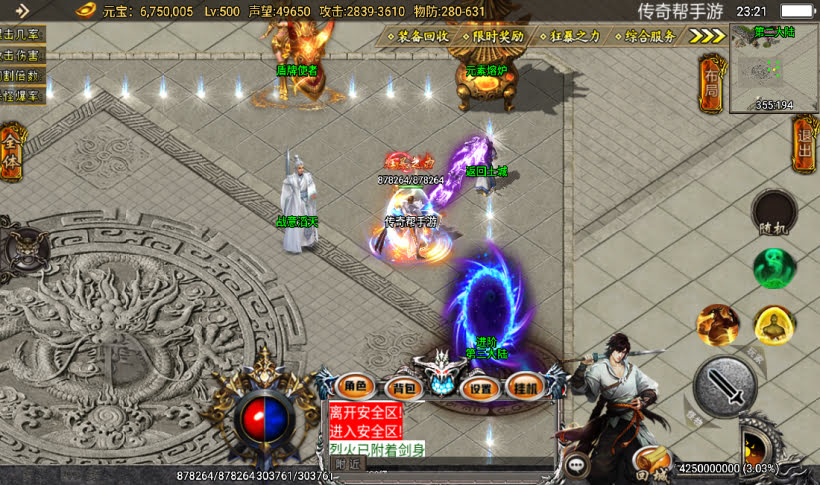This screenshot has width=820, height=485.
Task: Activate the 随机 random teleport button
Action: 774,212
